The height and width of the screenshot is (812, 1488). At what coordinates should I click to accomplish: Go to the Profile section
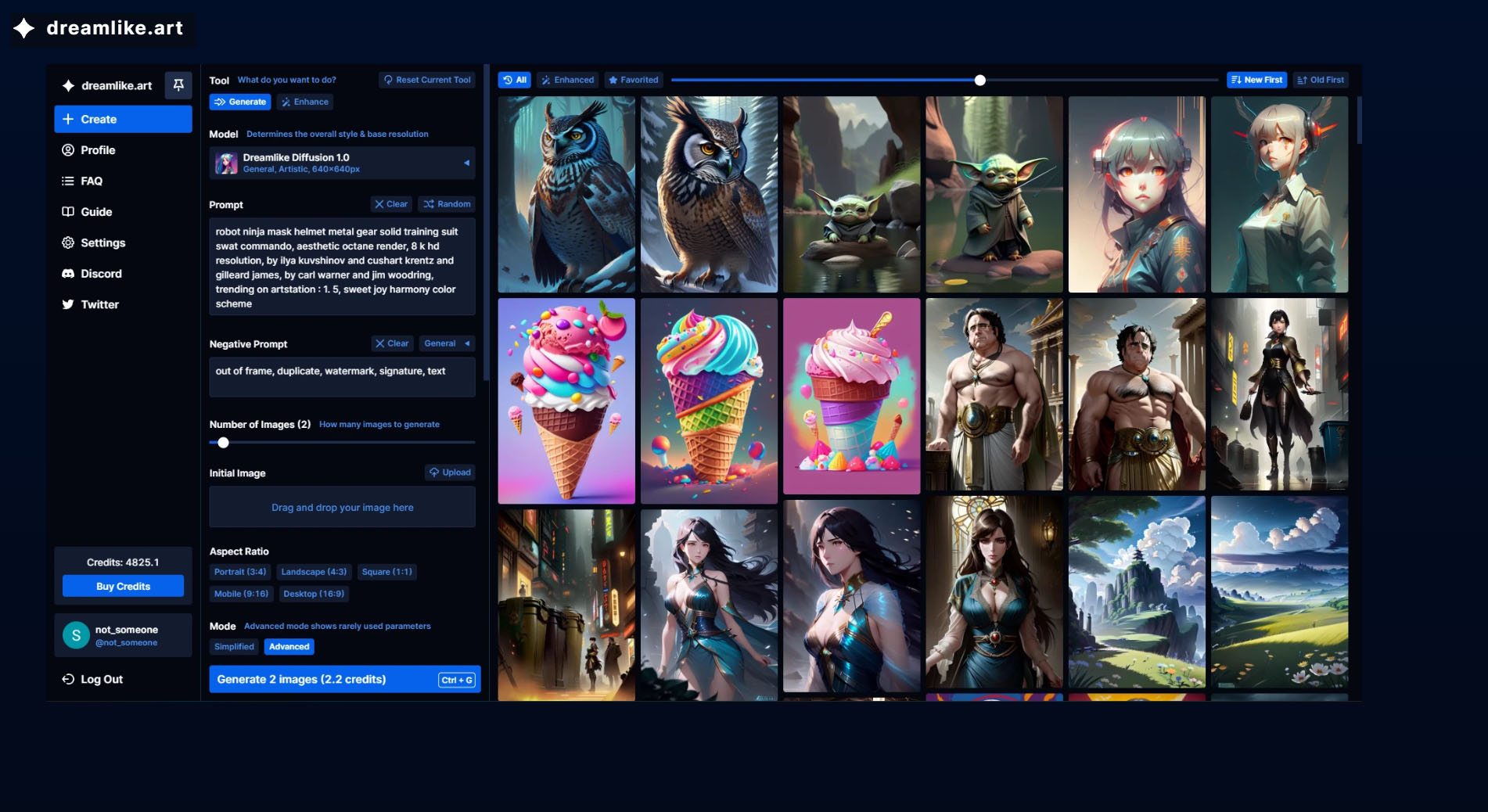[x=98, y=150]
